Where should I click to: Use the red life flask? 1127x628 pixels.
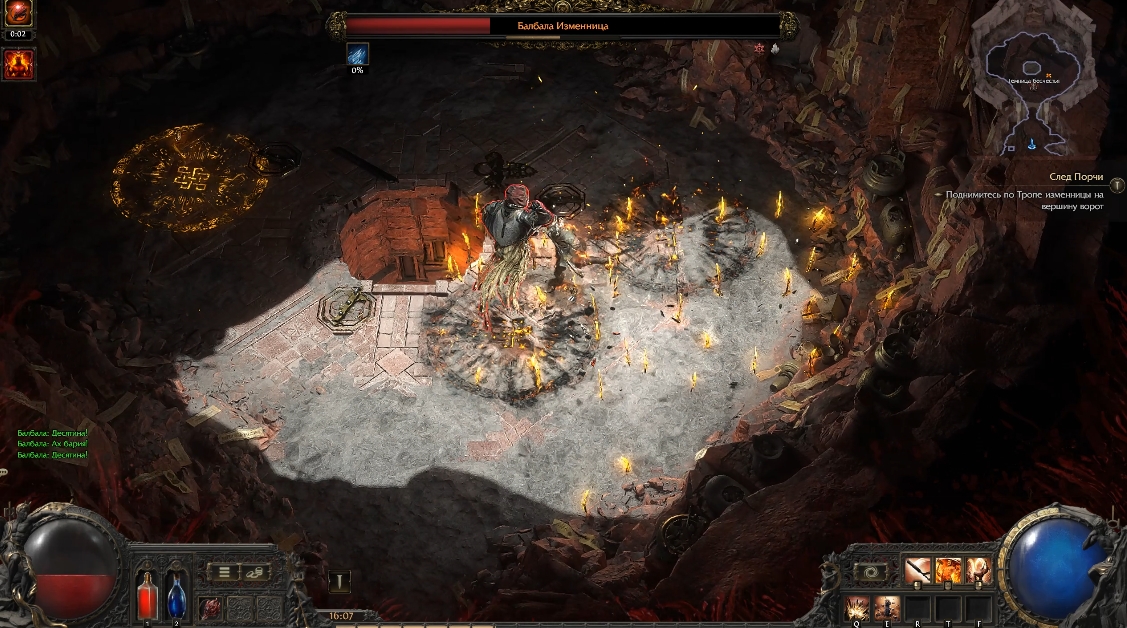[147, 595]
